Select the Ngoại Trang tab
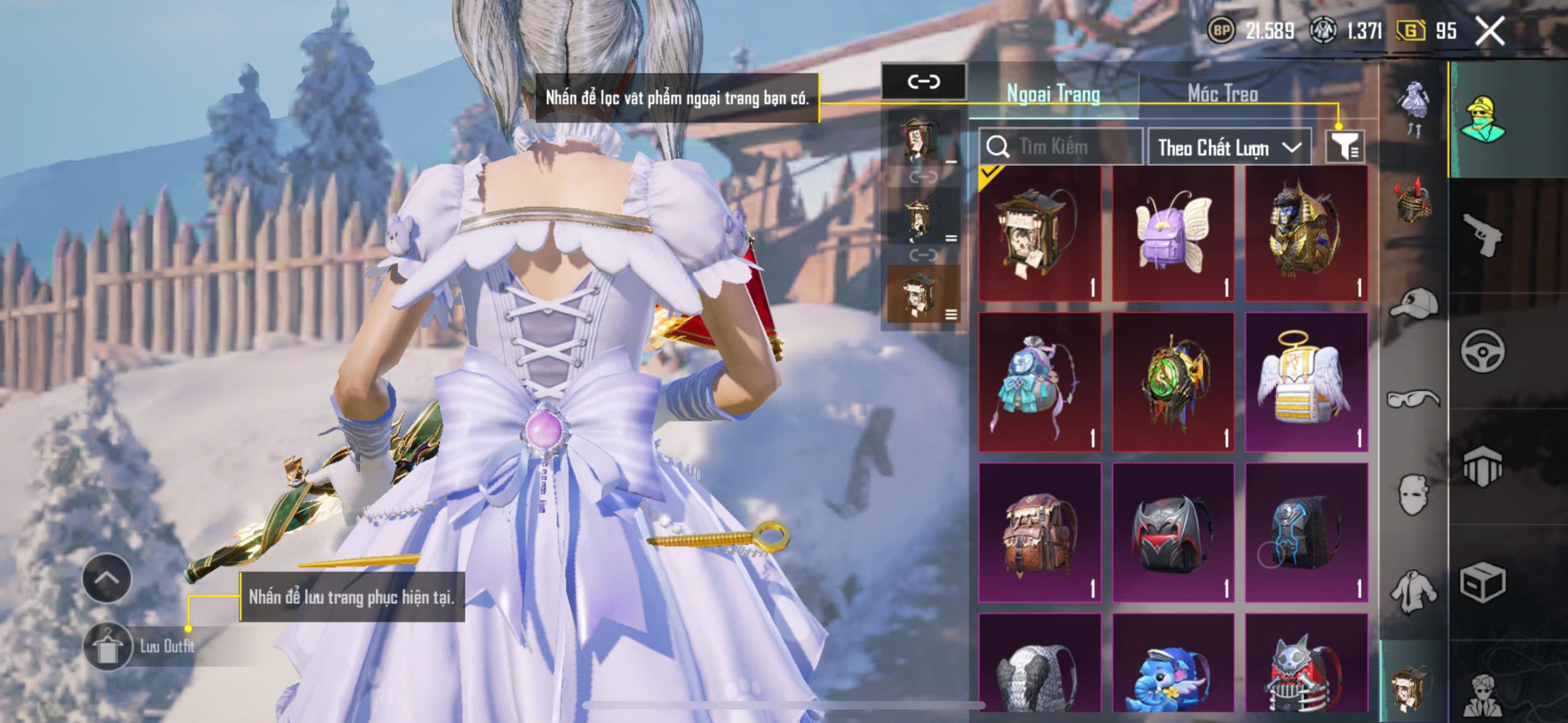 tap(1053, 94)
